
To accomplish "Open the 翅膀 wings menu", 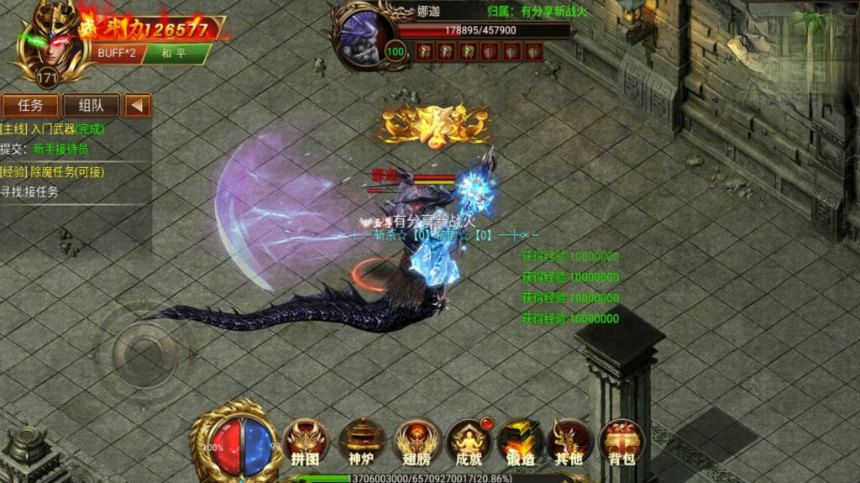I will (x=415, y=442).
